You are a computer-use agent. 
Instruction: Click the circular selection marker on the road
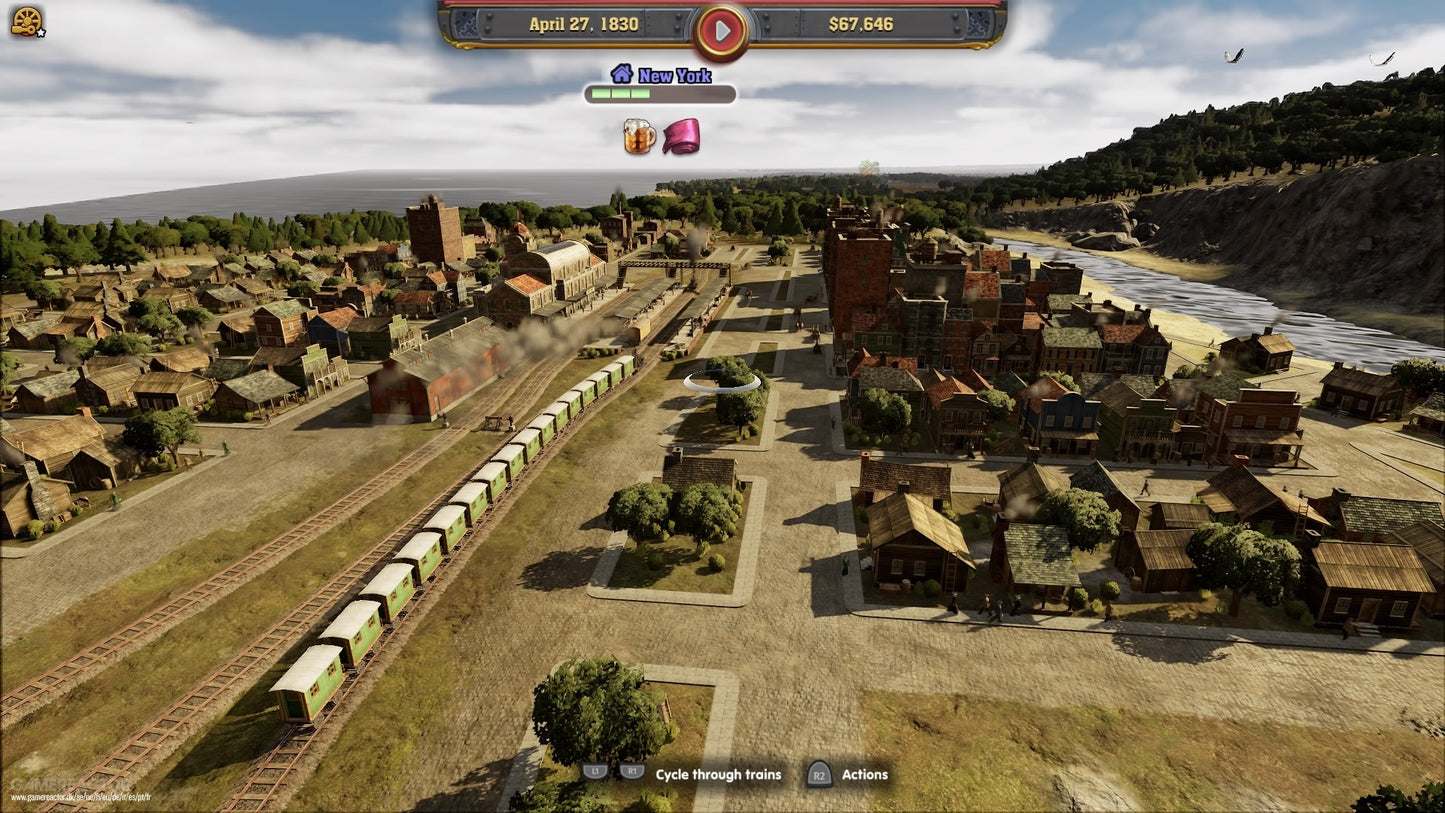(722, 381)
